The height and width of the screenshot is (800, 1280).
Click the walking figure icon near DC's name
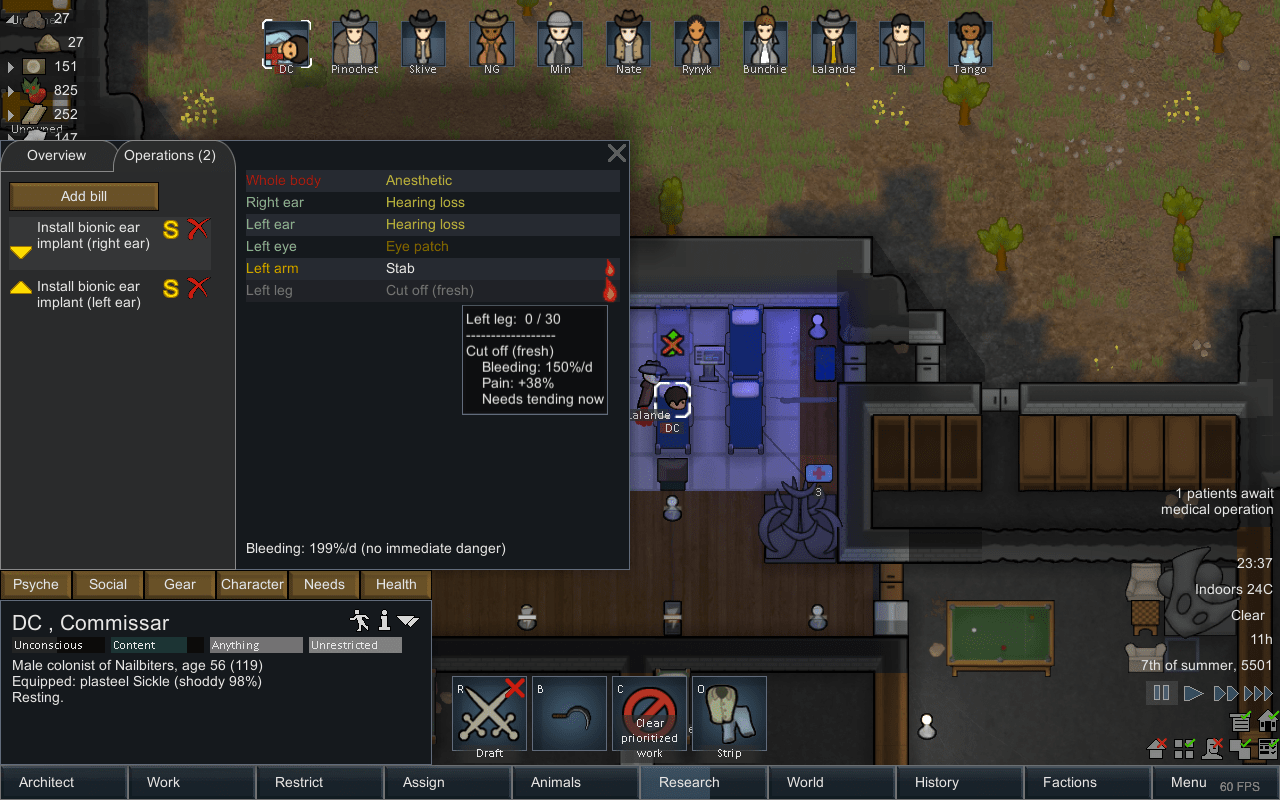[x=360, y=620]
